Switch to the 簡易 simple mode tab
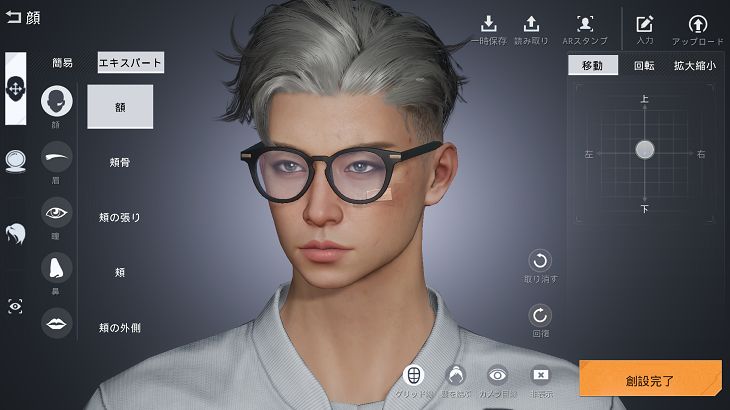This screenshot has height=410, width=730. coord(62,62)
